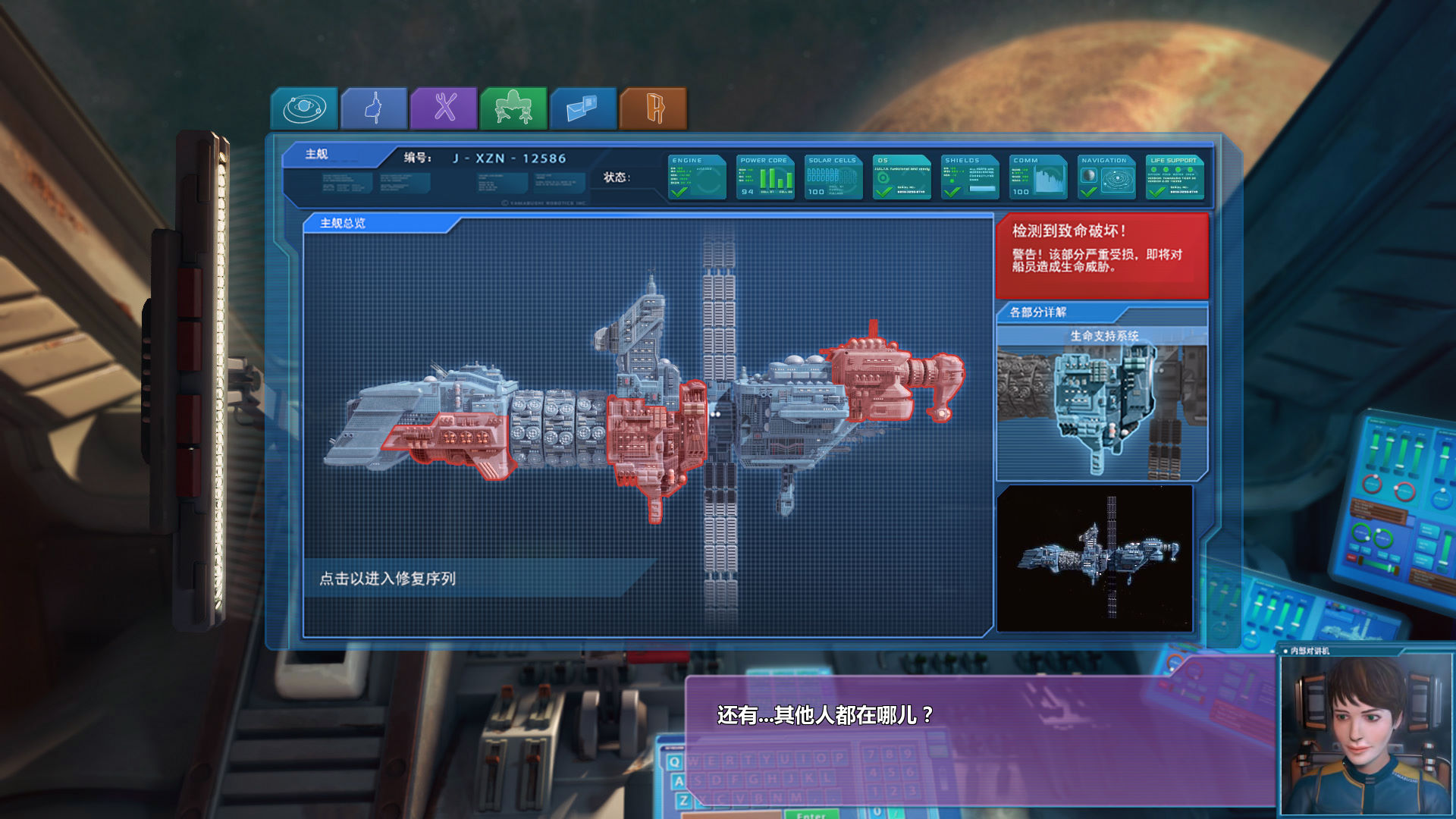The image size is (1456, 819).
Task: Click the COMM status card
Action: 1037,177
